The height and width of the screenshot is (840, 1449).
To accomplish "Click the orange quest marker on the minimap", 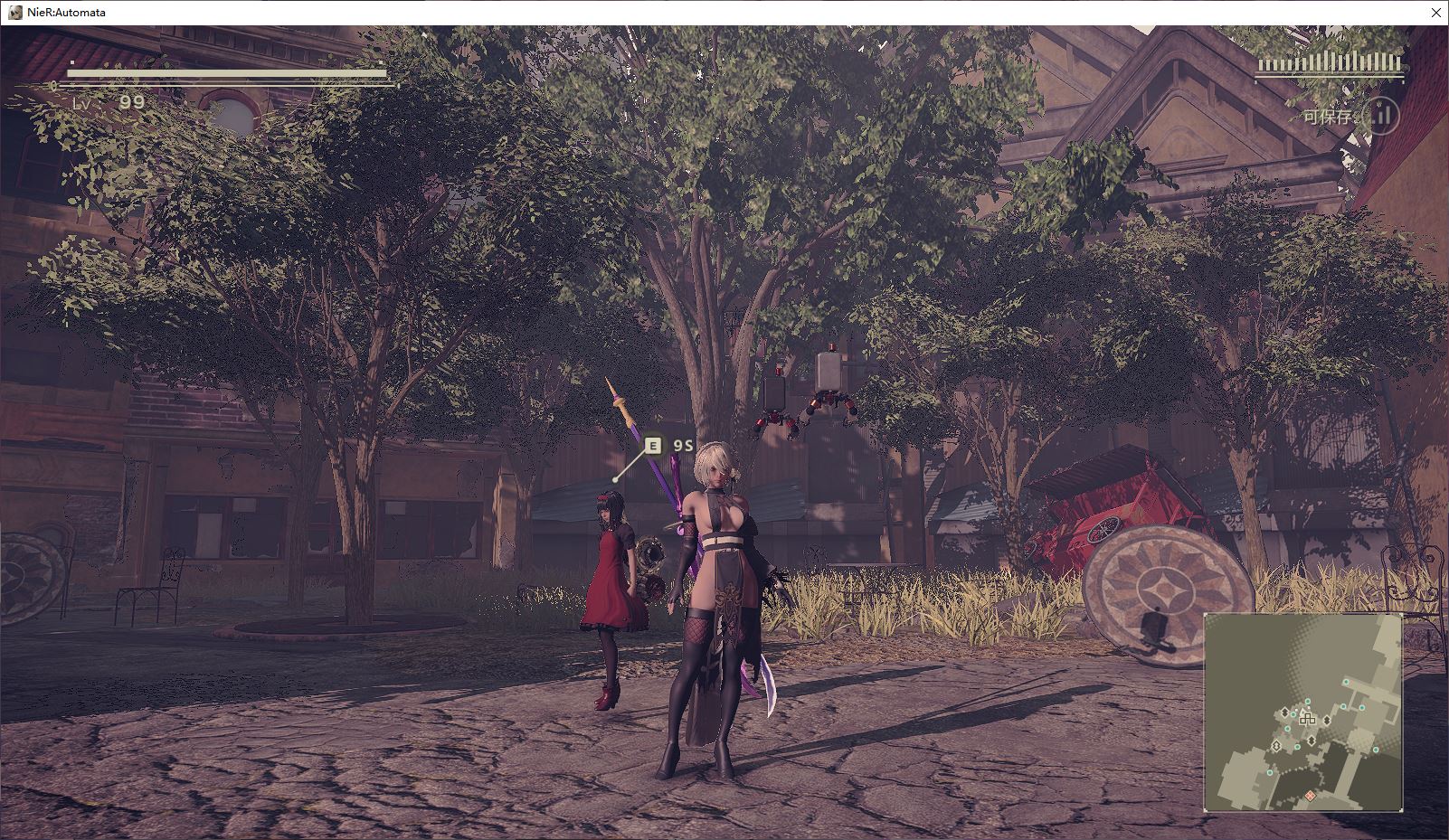I will tap(1310, 796).
